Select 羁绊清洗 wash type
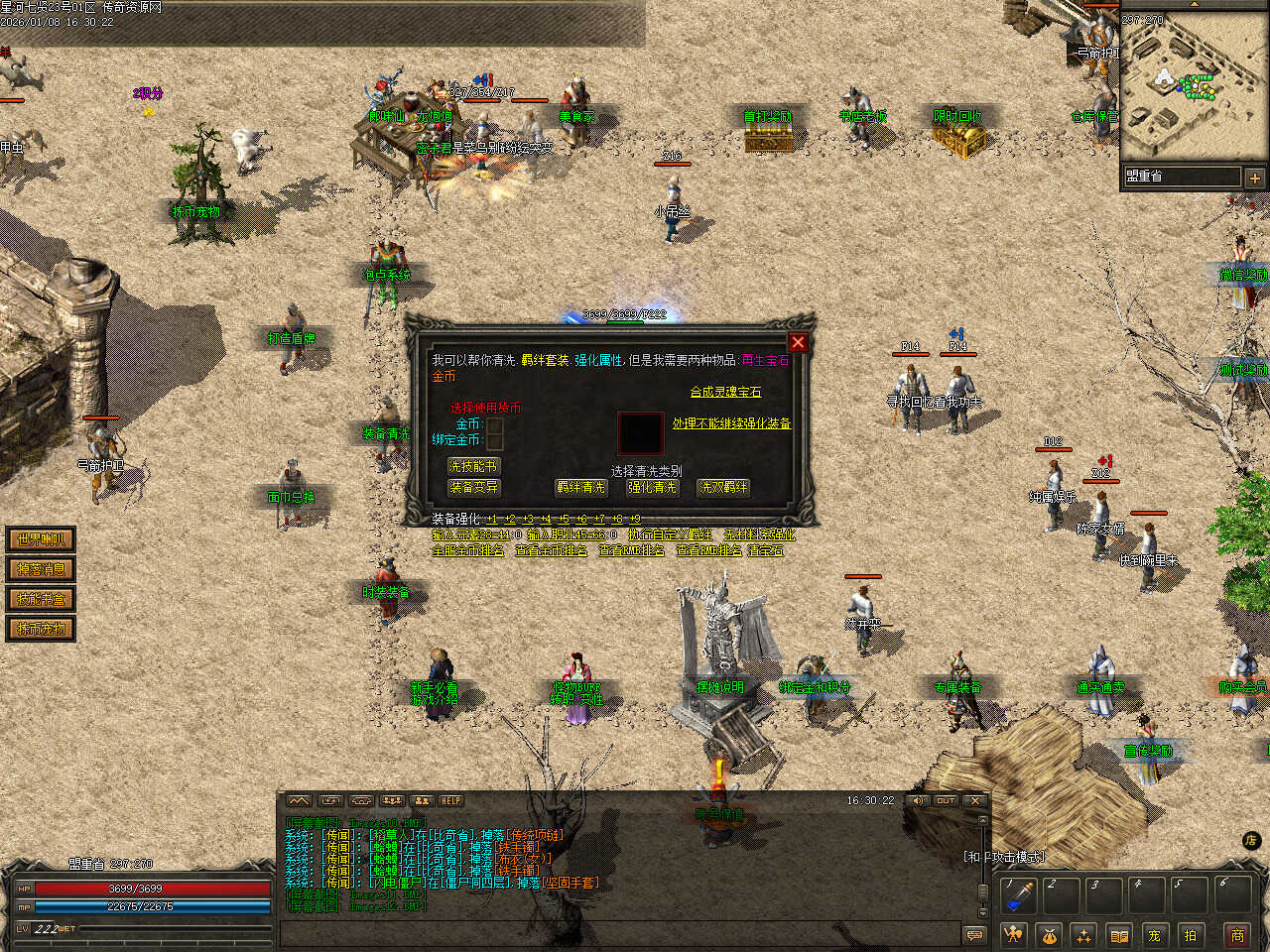 point(580,487)
